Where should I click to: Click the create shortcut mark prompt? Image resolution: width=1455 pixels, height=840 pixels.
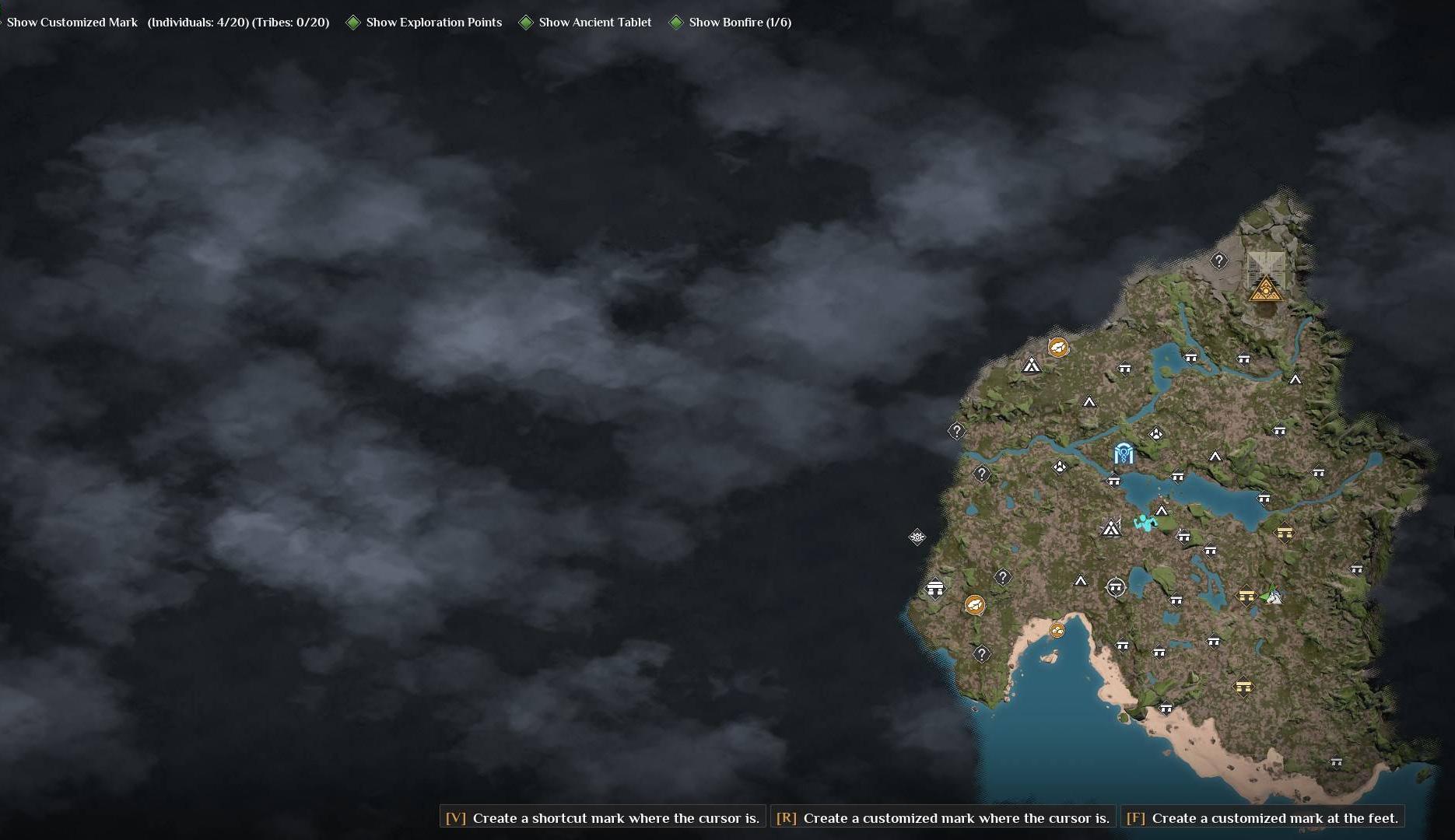click(x=601, y=817)
